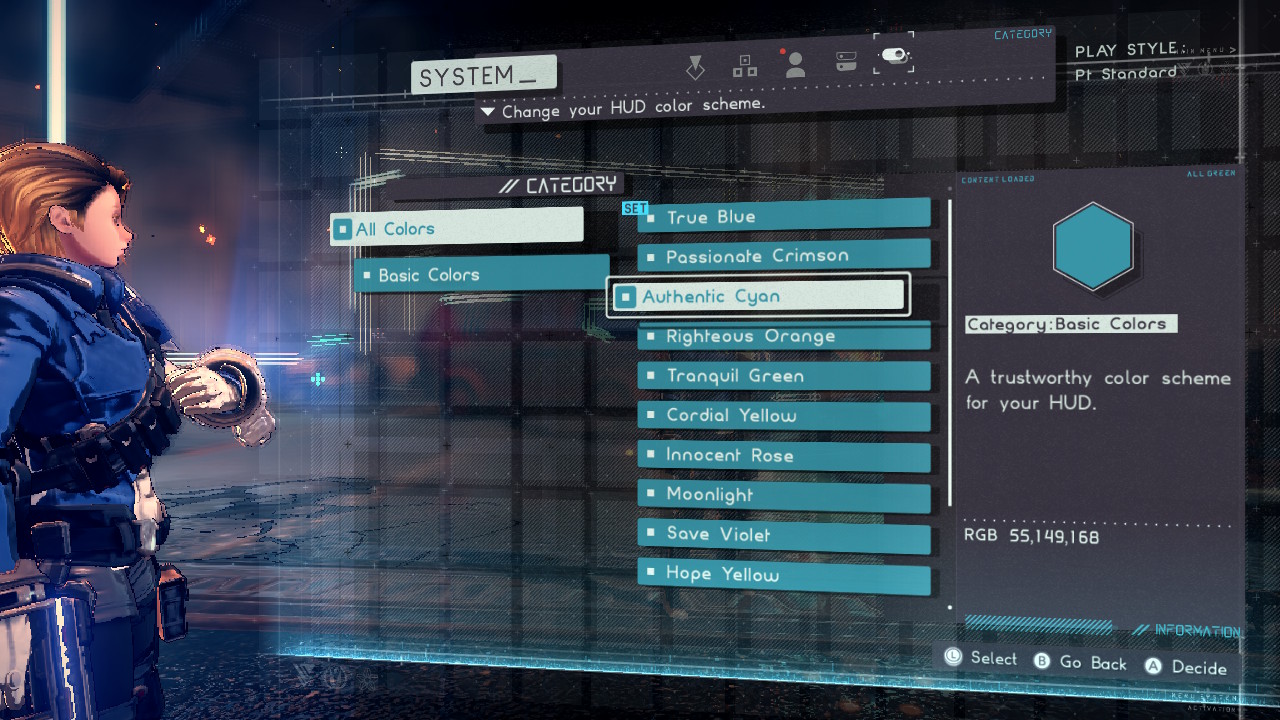Image resolution: width=1280 pixels, height=720 pixels.
Task: Open the stacked drives data tab
Action: click(846, 64)
